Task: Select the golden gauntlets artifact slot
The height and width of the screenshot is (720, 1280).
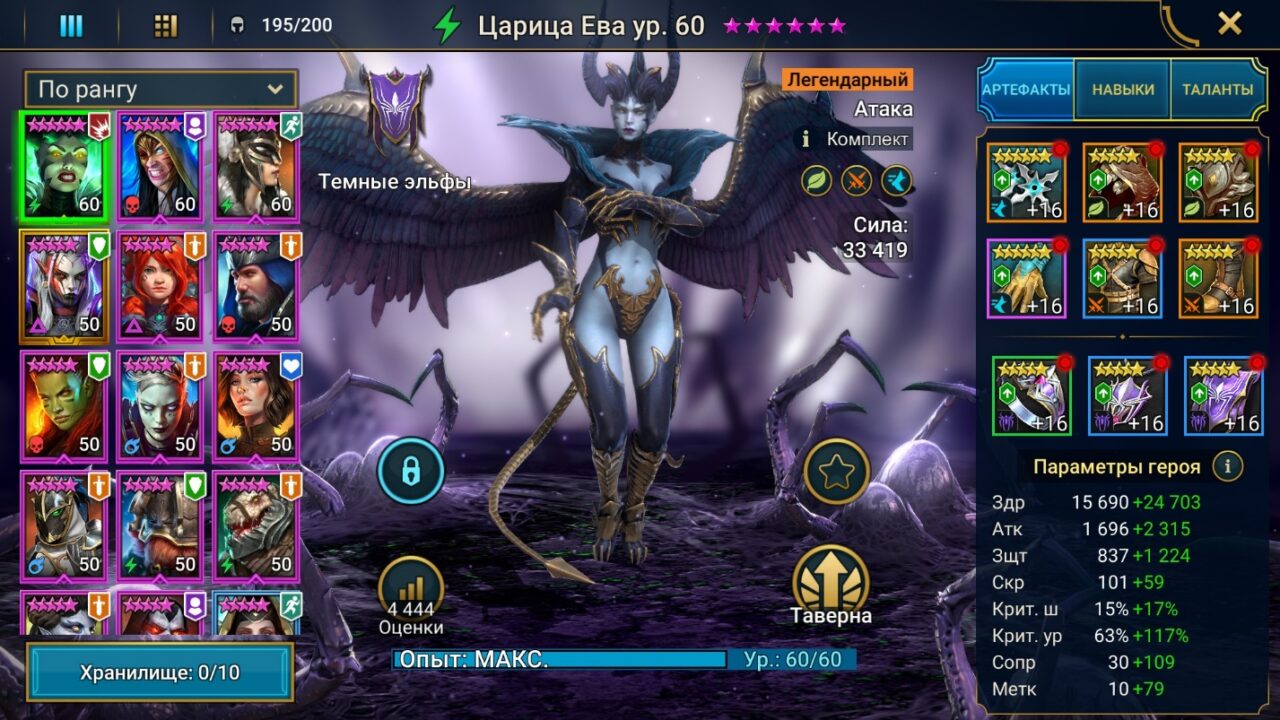Action: (x=1027, y=278)
